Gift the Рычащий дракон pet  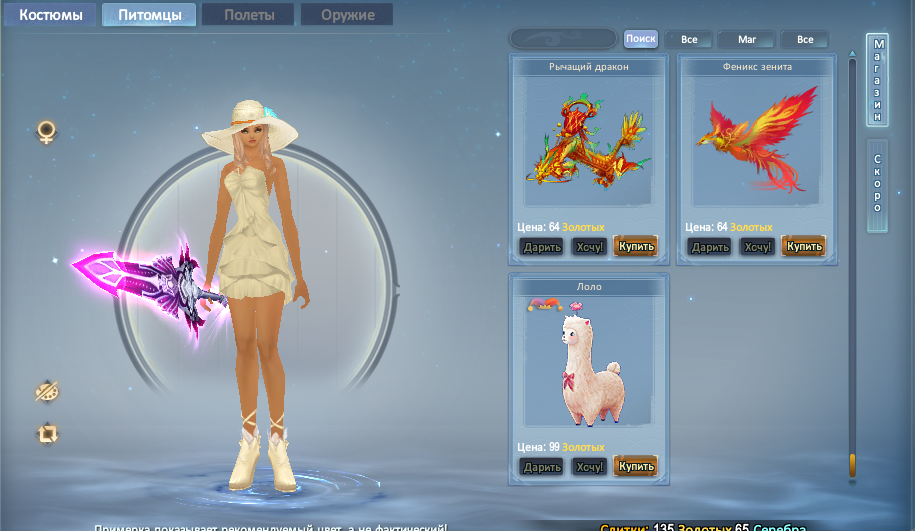tap(542, 246)
